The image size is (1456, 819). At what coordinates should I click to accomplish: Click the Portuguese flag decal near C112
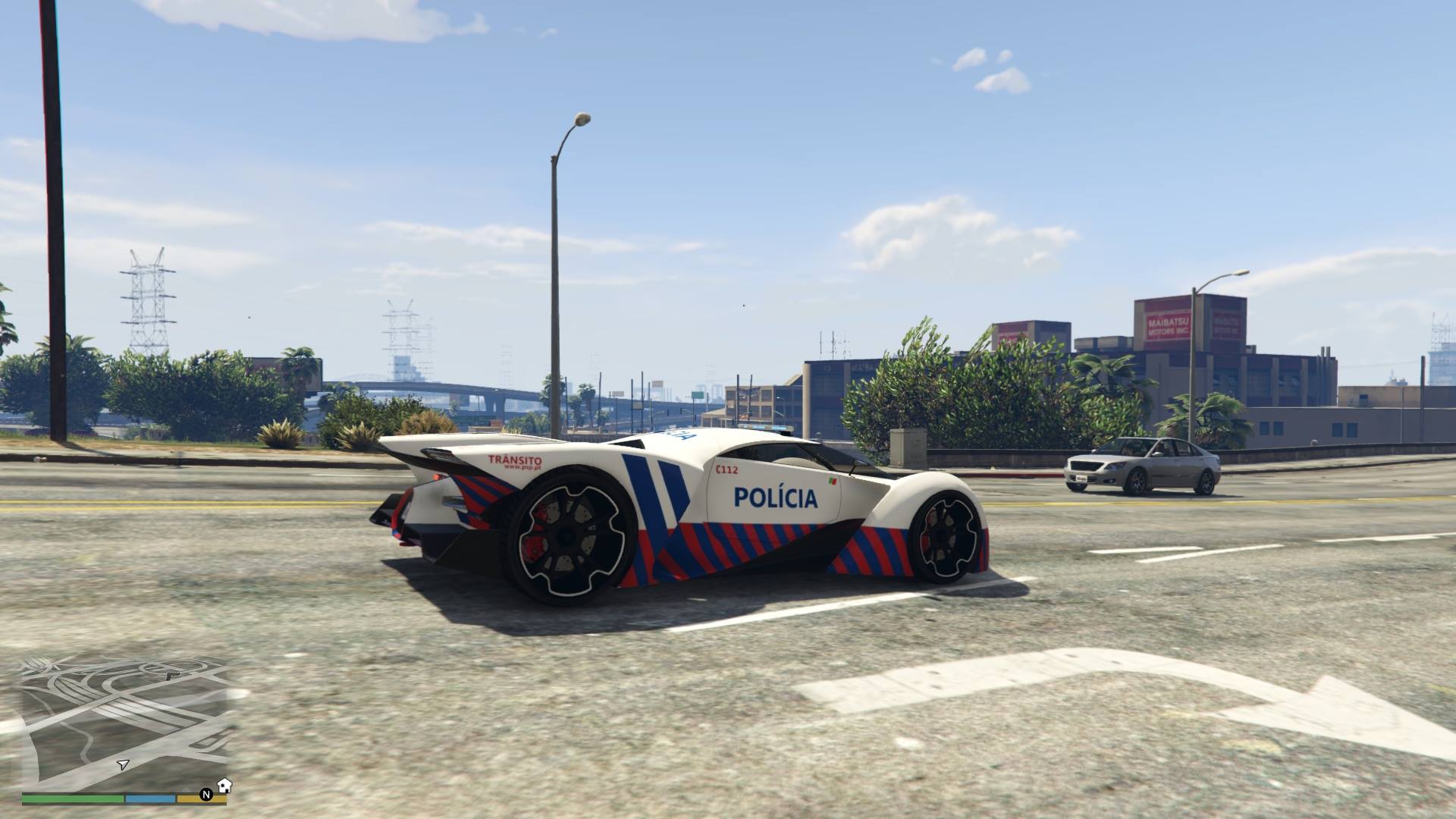pyautogui.click(x=833, y=481)
